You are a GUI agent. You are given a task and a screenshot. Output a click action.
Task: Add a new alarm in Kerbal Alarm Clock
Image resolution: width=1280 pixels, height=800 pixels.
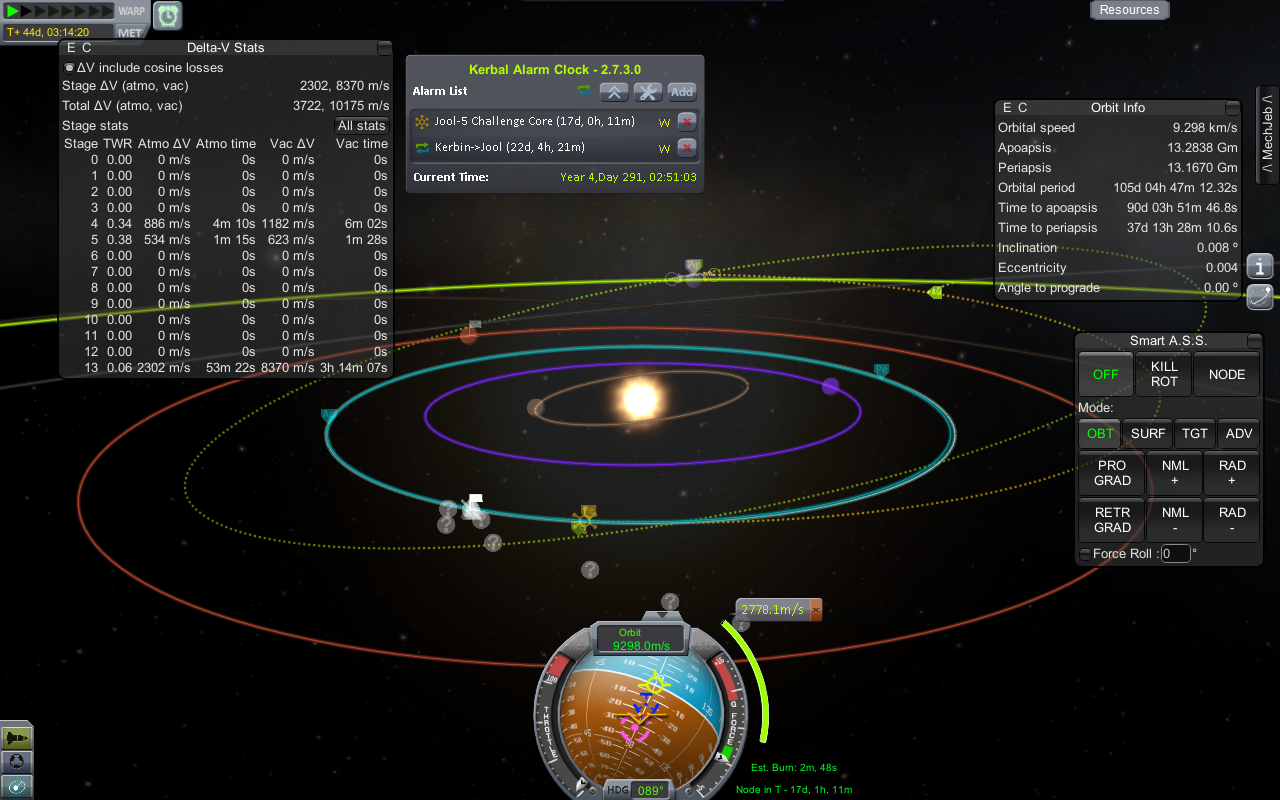(x=682, y=92)
